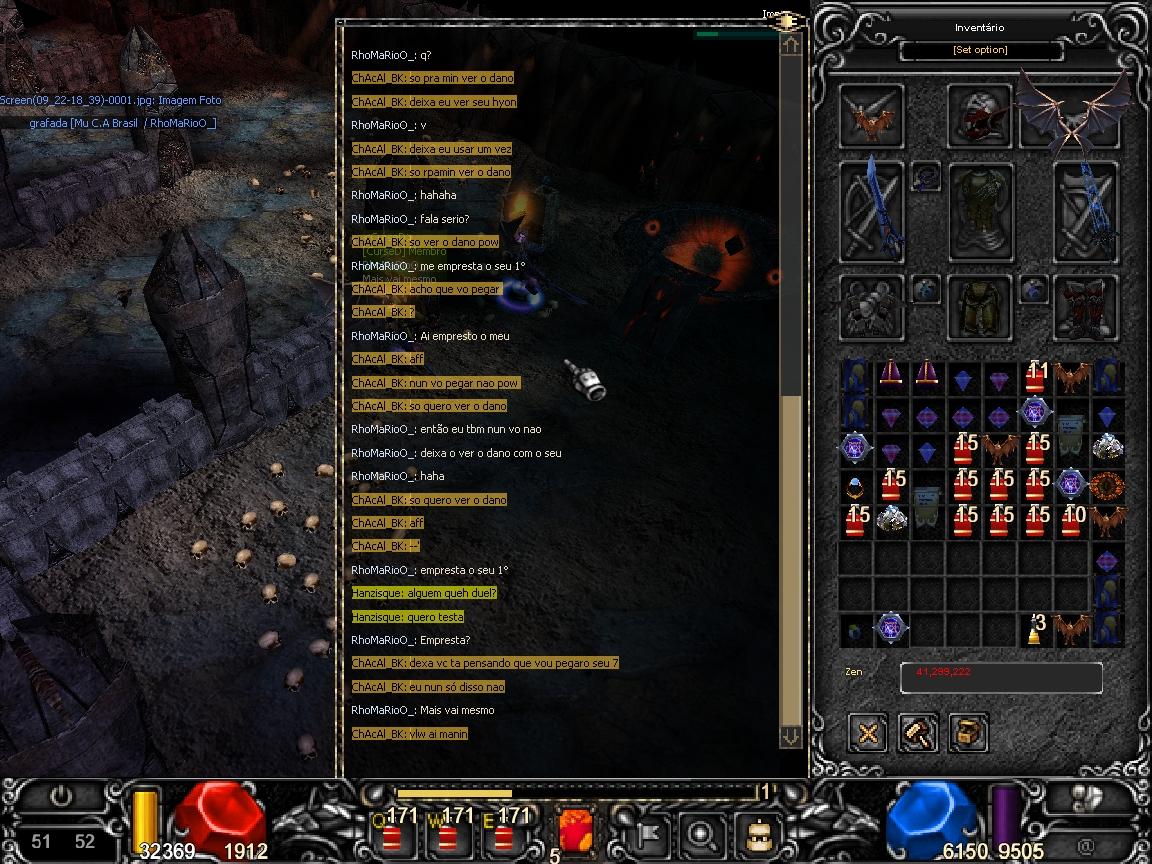Click the power button on bottom left
This screenshot has height=864, width=1152.
pos(61,797)
